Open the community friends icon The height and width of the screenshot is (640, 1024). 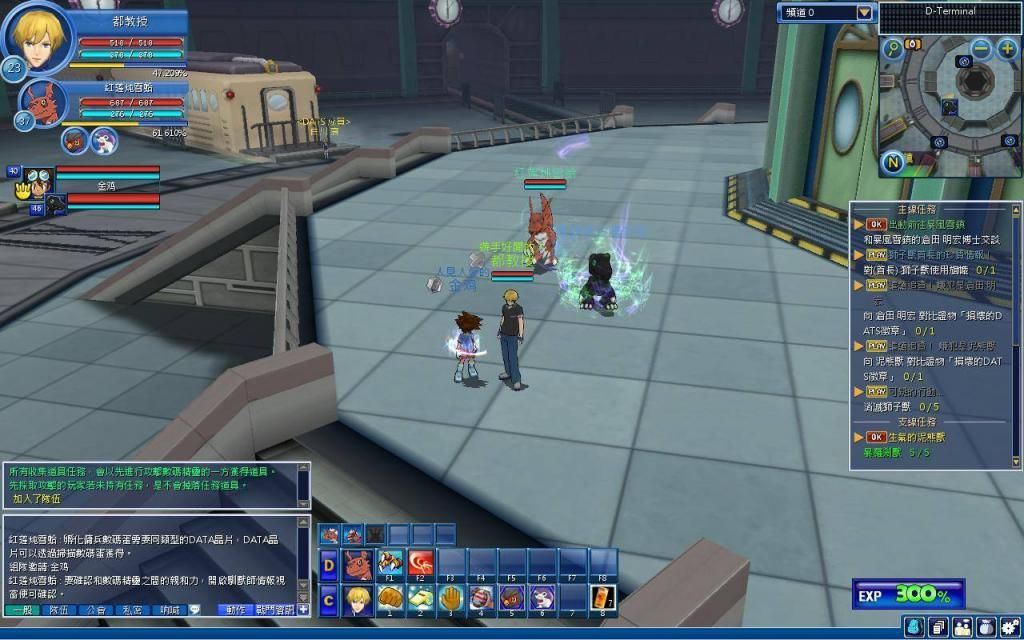pyautogui.click(x=962, y=627)
